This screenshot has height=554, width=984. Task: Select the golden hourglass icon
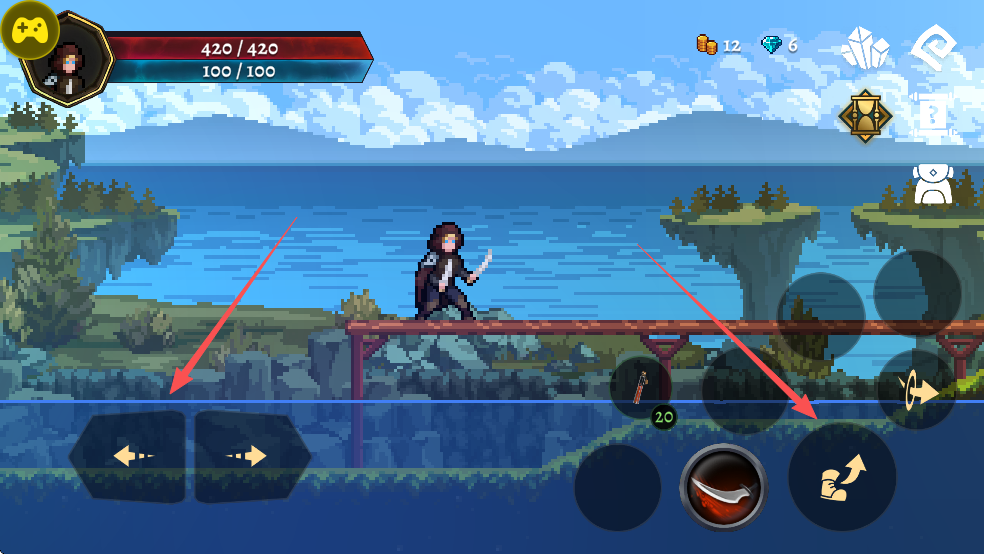865,116
